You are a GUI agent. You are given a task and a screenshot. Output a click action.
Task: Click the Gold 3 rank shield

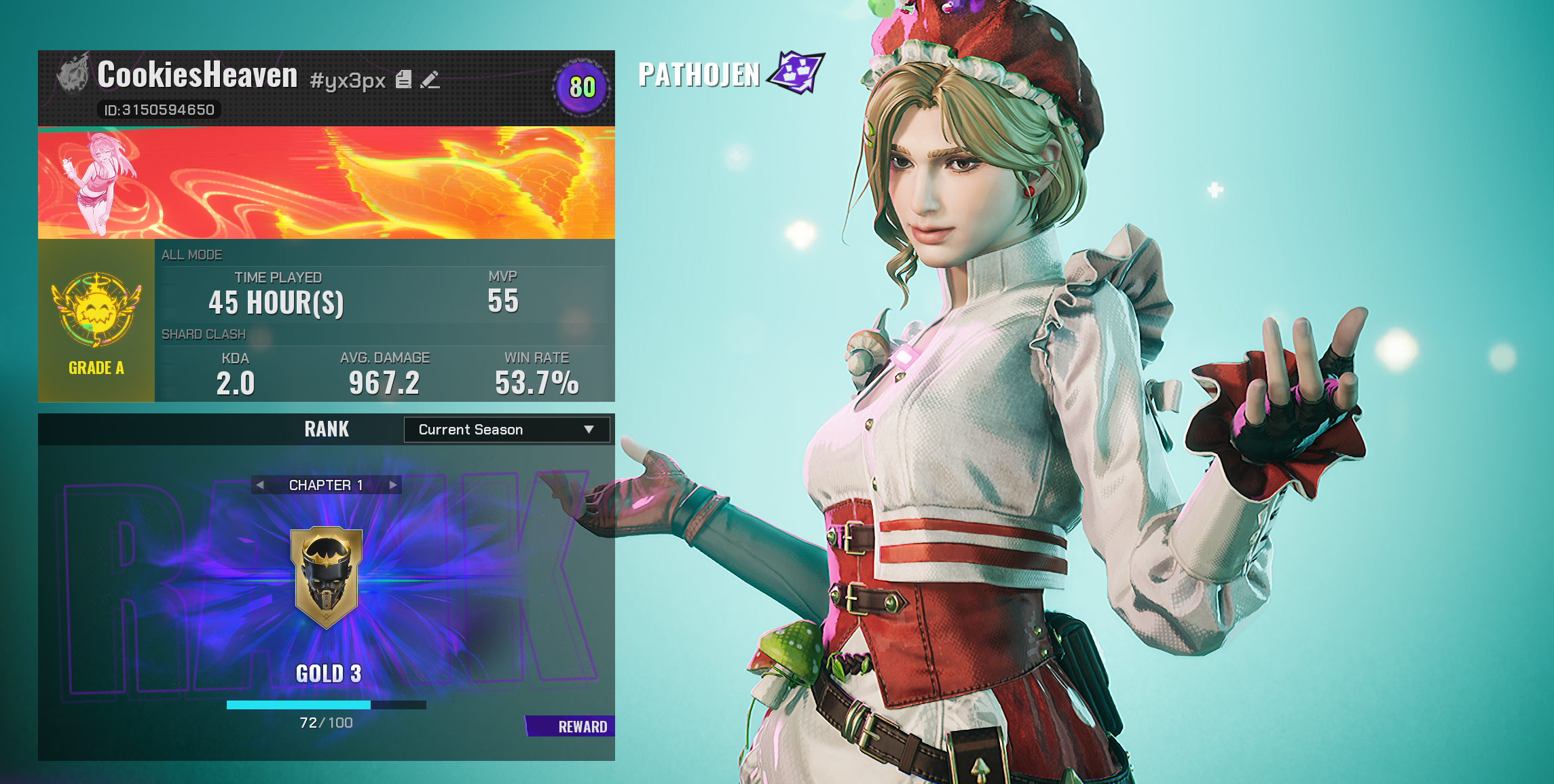327,577
